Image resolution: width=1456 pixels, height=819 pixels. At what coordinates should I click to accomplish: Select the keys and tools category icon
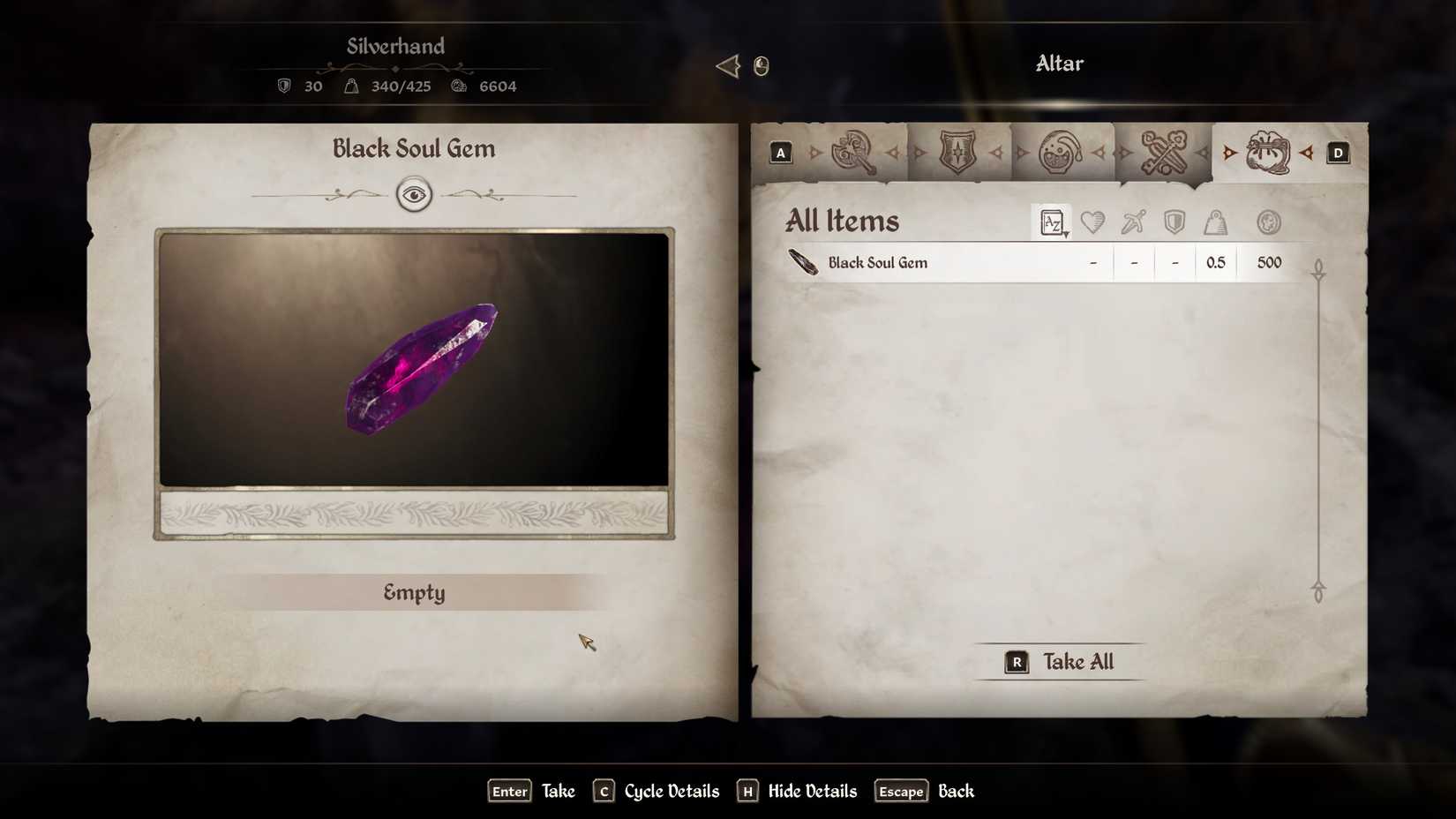pyautogui.click(x=1165, y=152)
